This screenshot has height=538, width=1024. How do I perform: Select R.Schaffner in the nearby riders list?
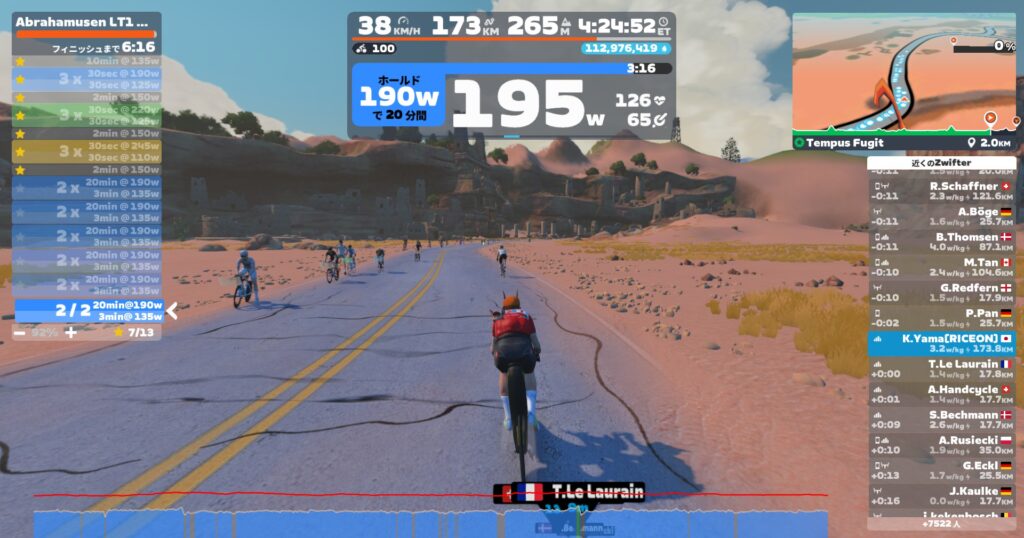click(x=941, y=191)
